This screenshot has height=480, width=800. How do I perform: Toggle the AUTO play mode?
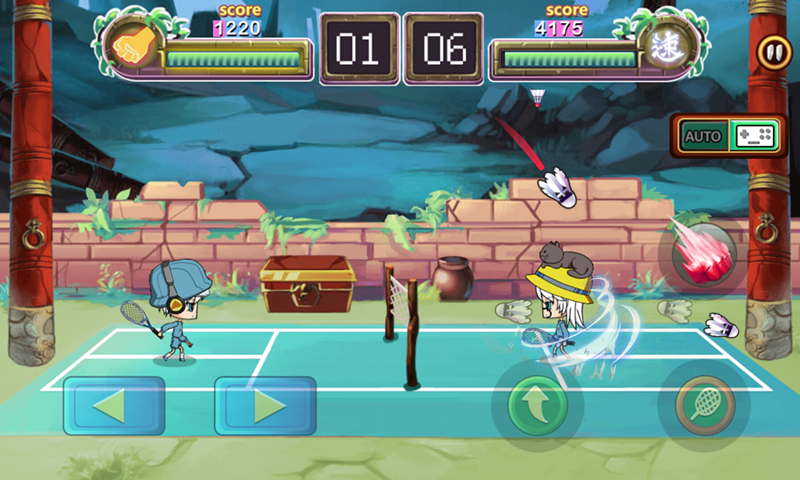[704, 136]
